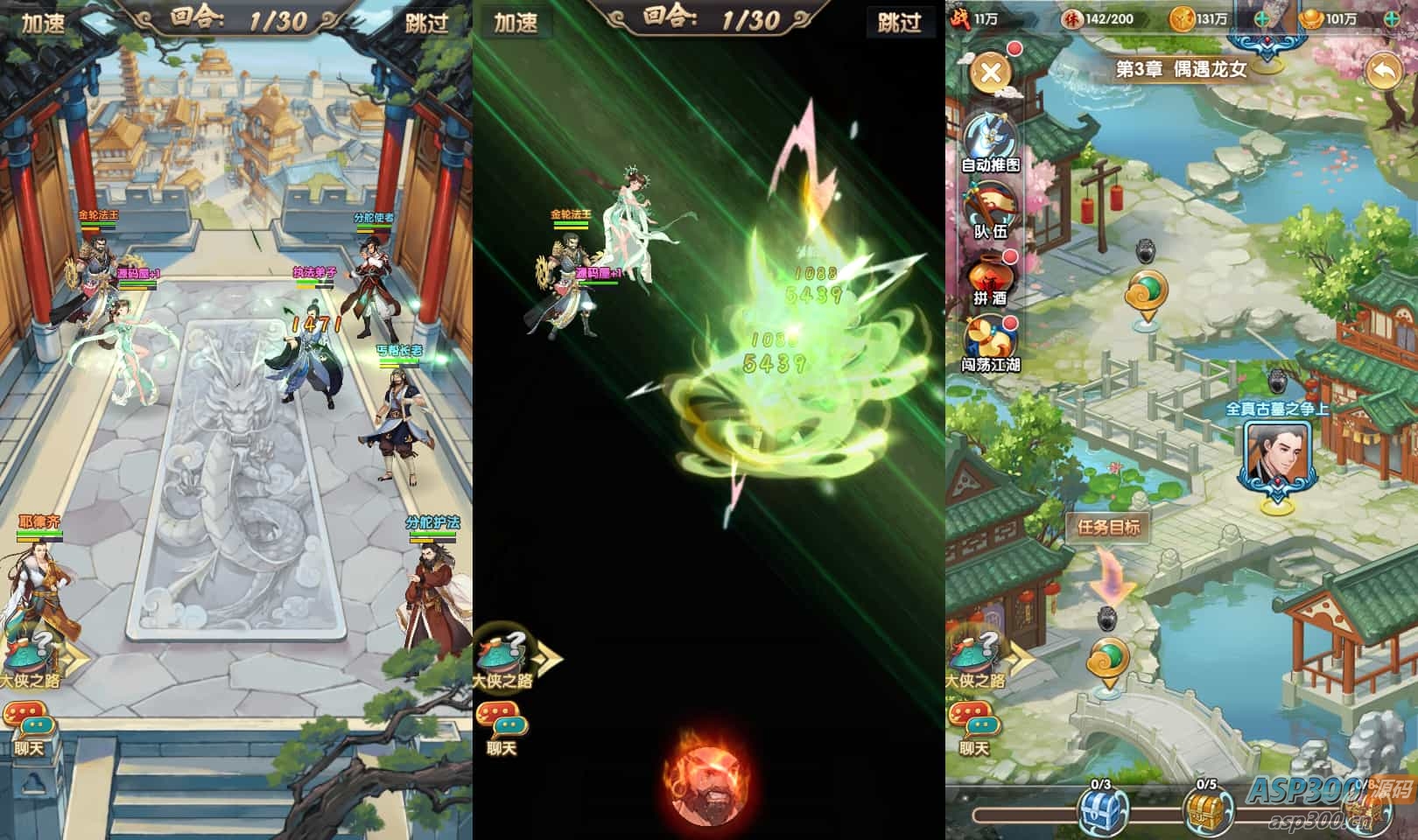Collapse the sidebar with the golden X button
The height and width of the screenshot is (840, 1418).
(x=992, y=73)
